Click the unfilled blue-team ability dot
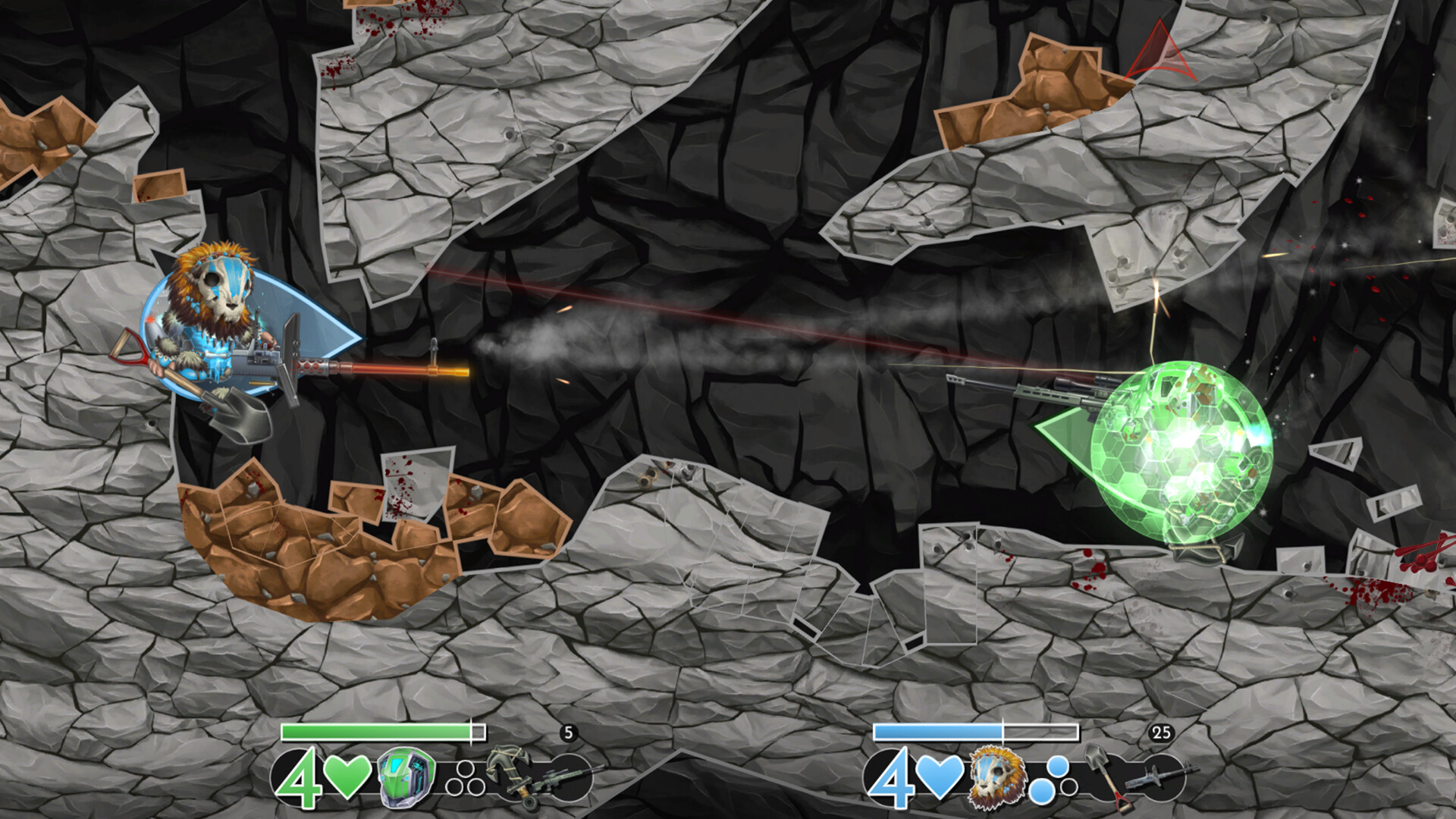The height and width of the screenshot is (819, 1456). coord(1071,786)
